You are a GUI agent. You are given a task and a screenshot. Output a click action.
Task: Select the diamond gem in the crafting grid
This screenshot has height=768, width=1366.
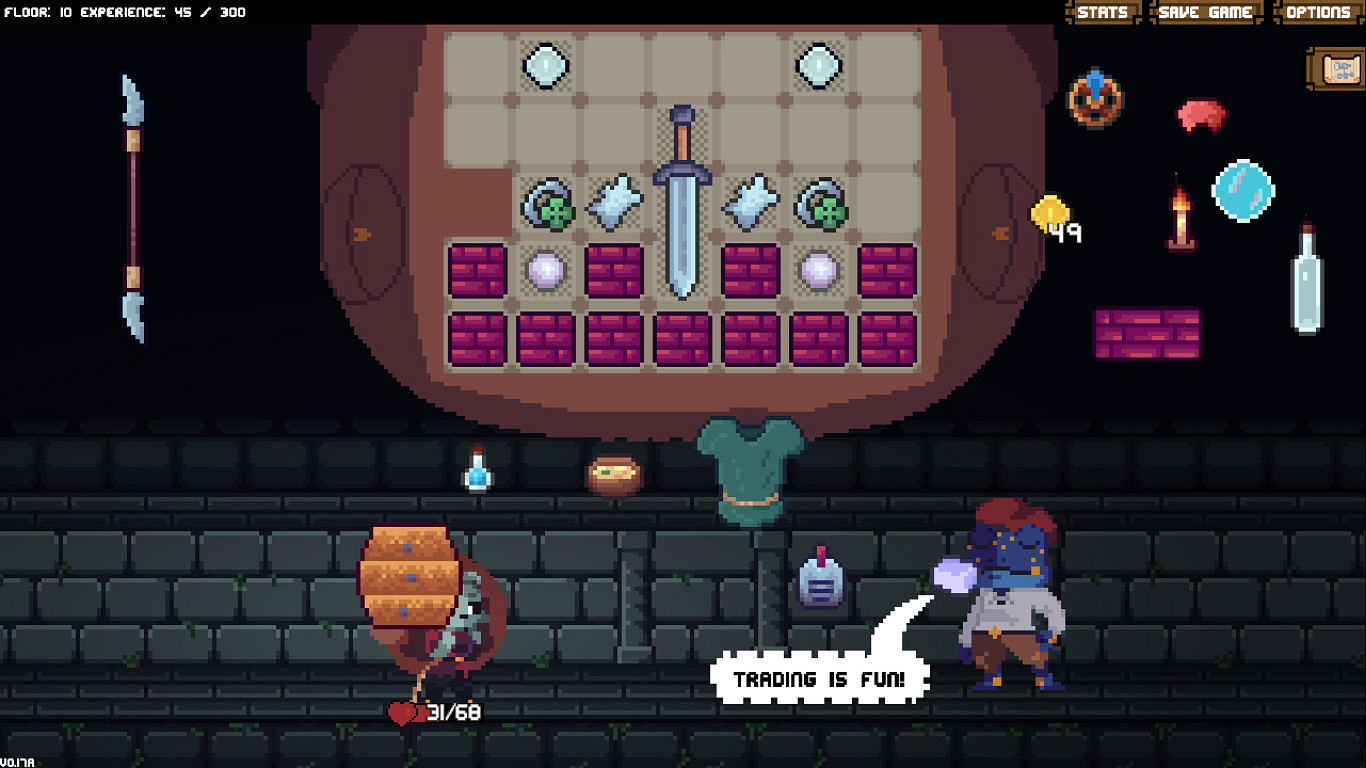click(546, 66)
